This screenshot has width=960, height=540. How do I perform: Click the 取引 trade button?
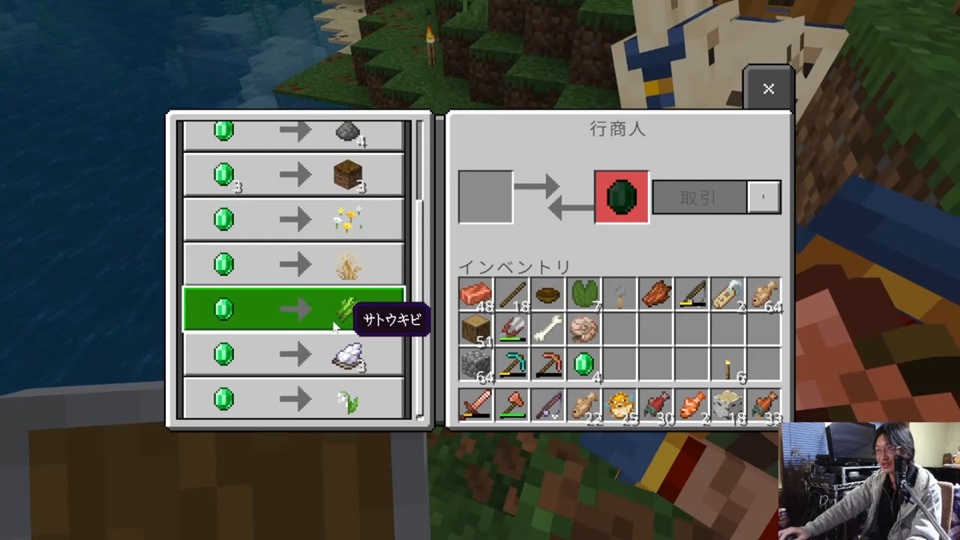[x=699, y=197]
